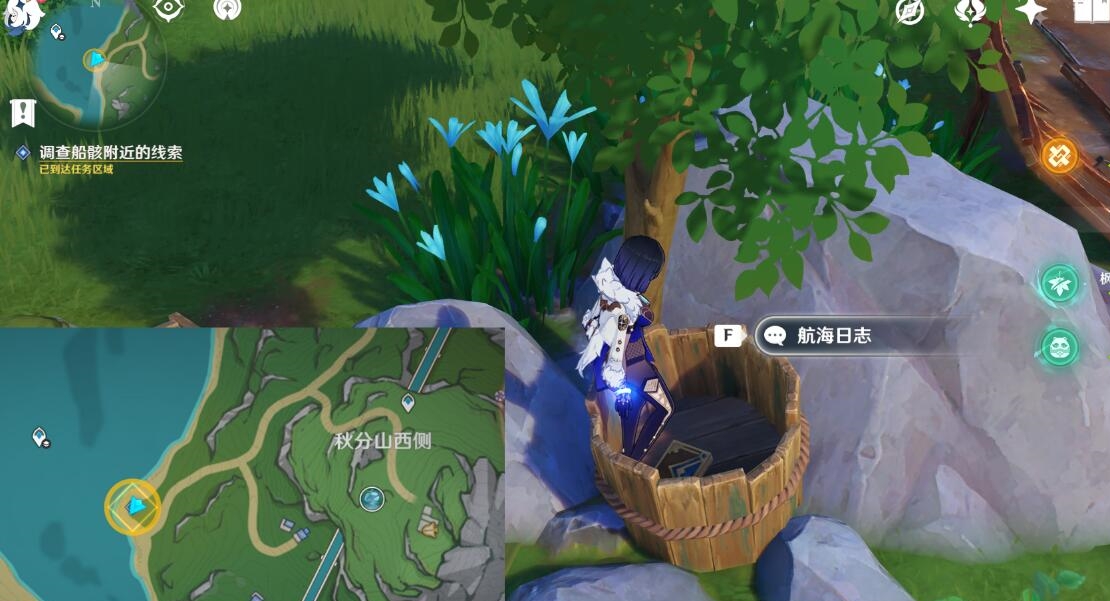Open the circular minimap
The image size is (1110, 601).
[98, 62]
